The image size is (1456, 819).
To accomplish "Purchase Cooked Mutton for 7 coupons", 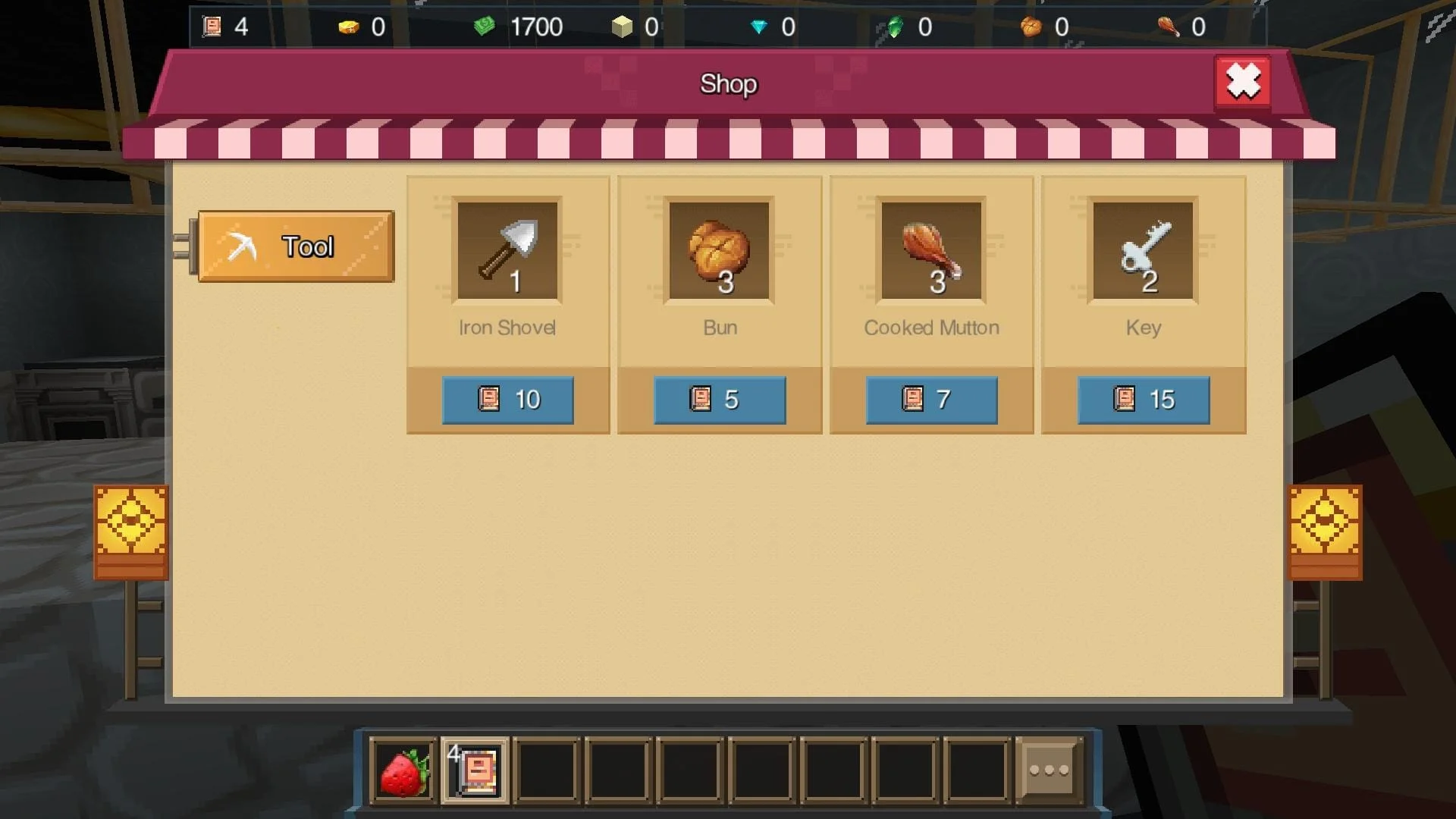I will [931, 400].
